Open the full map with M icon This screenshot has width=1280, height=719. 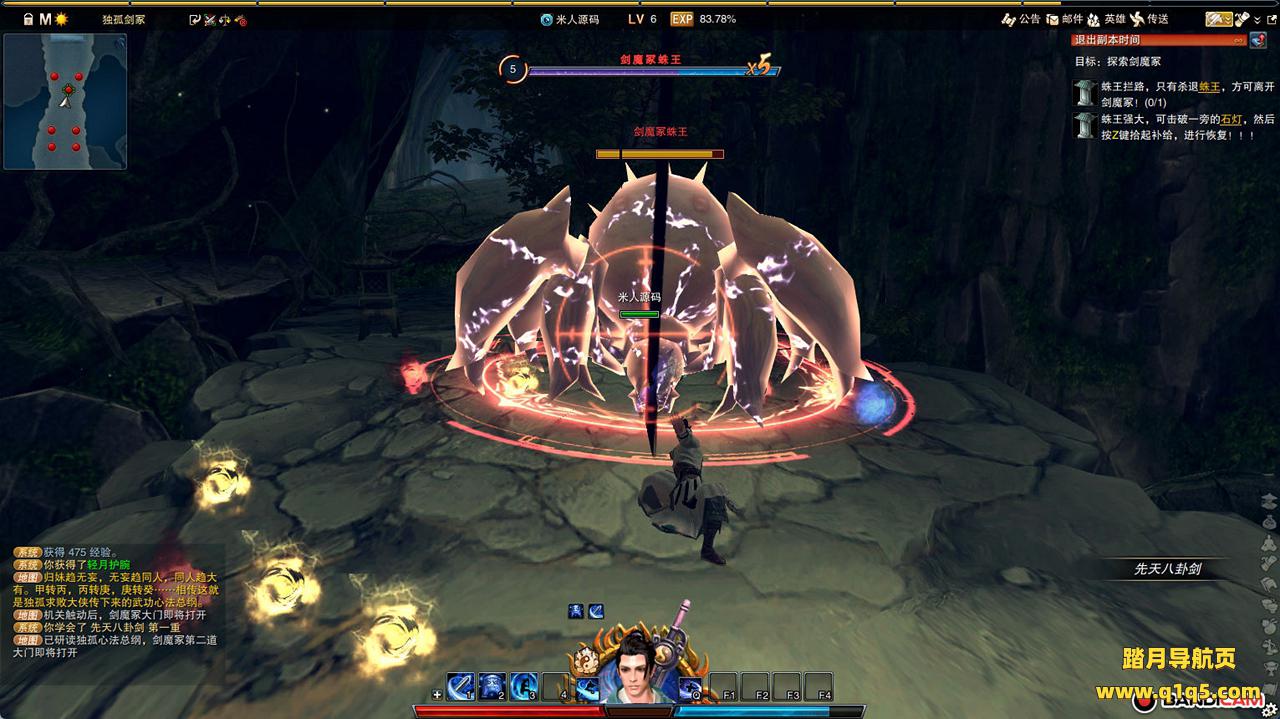tap(45, 19)
